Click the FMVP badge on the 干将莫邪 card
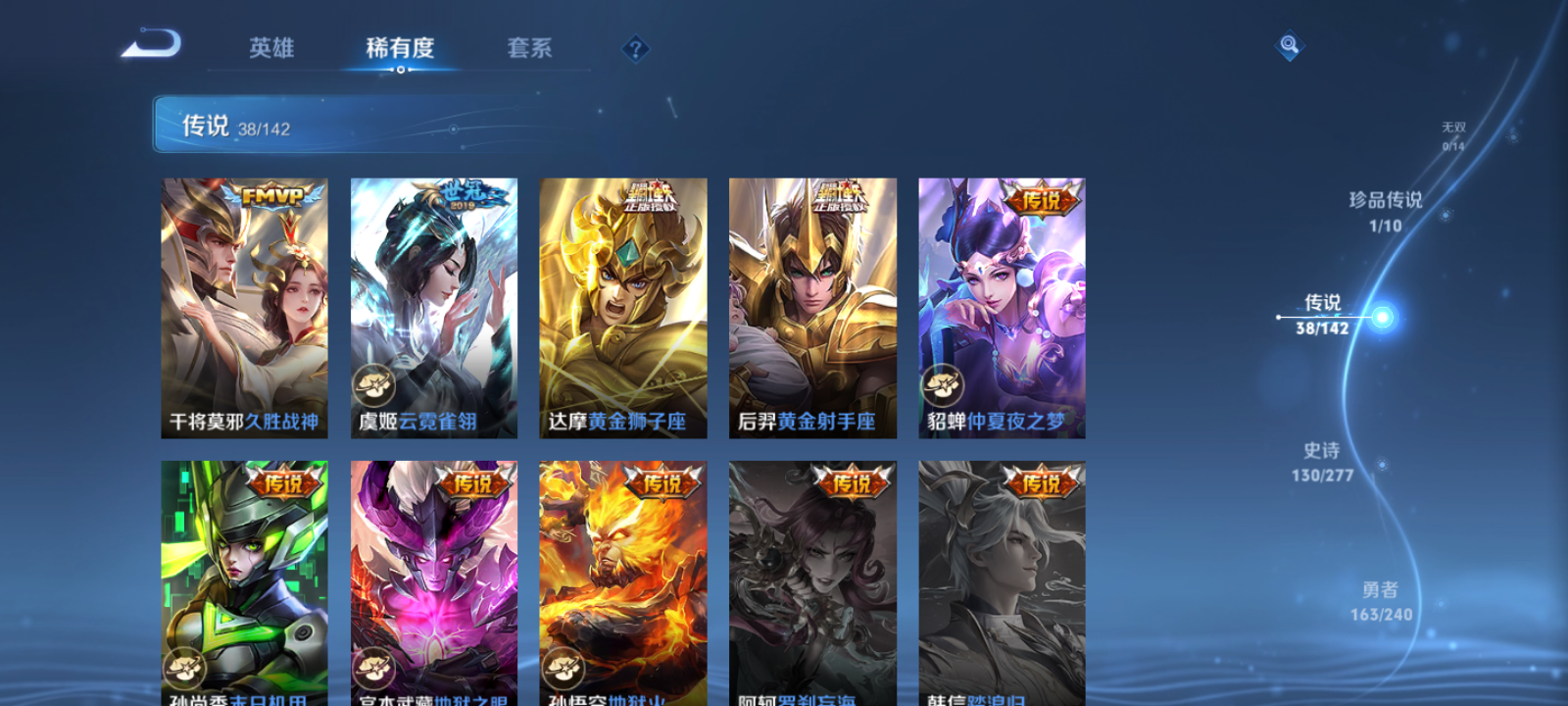 point(271,195)
